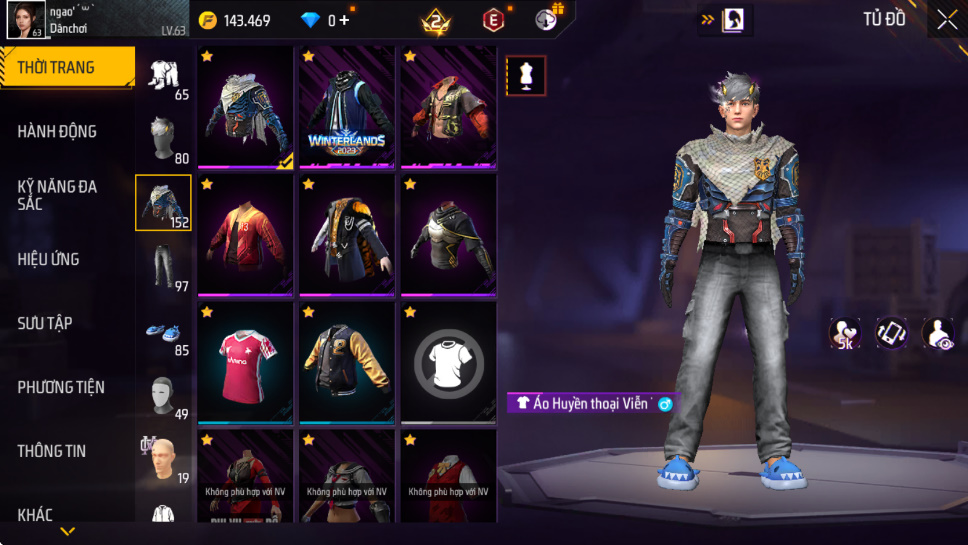Add diamonds with the plus button

click(x=345, y=20)
